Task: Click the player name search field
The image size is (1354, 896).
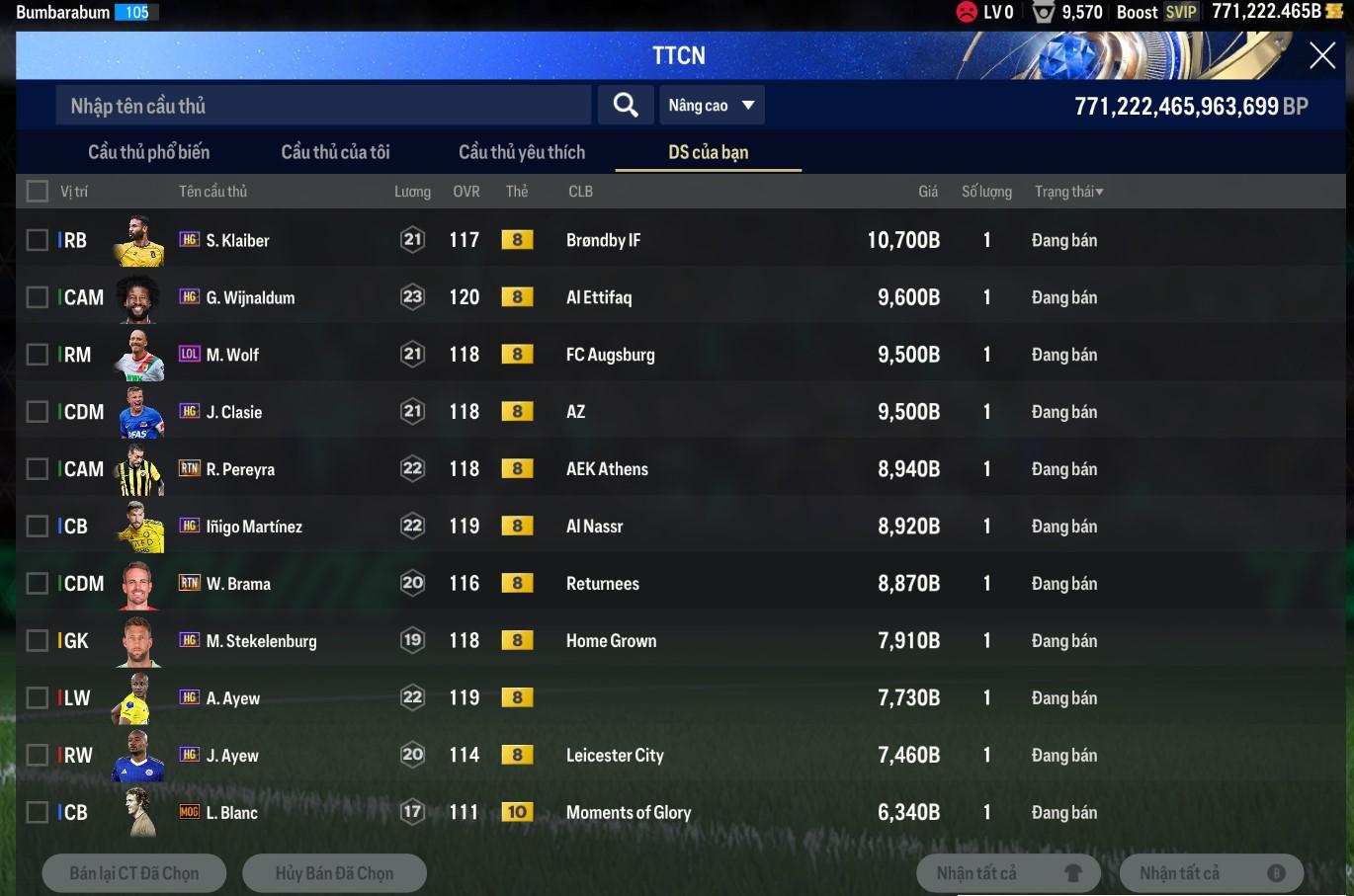Action: [x=323, y=106]
